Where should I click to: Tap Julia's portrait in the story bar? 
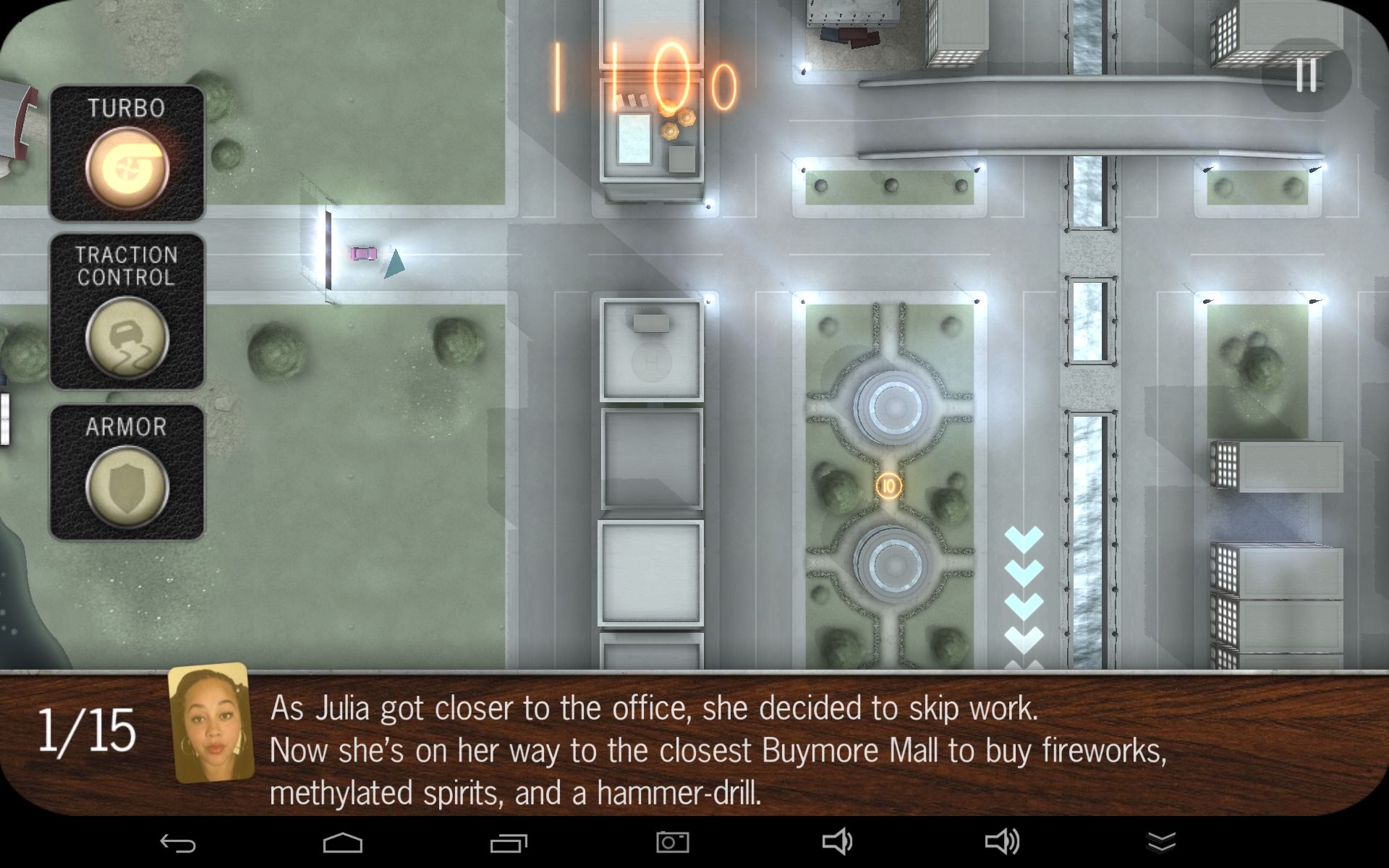[x=211, y=732]
